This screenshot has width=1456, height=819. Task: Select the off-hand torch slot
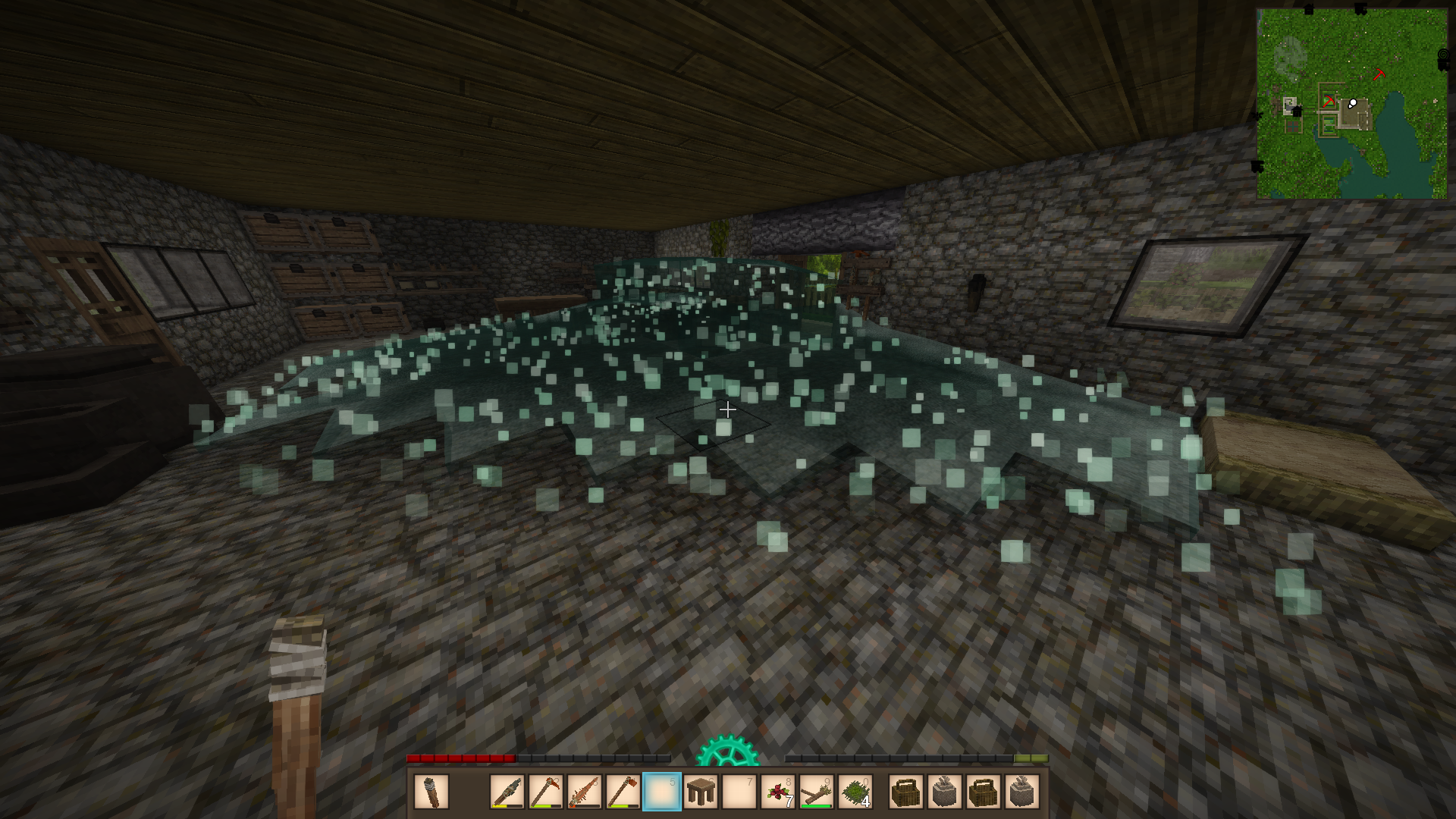click(431, 792)
